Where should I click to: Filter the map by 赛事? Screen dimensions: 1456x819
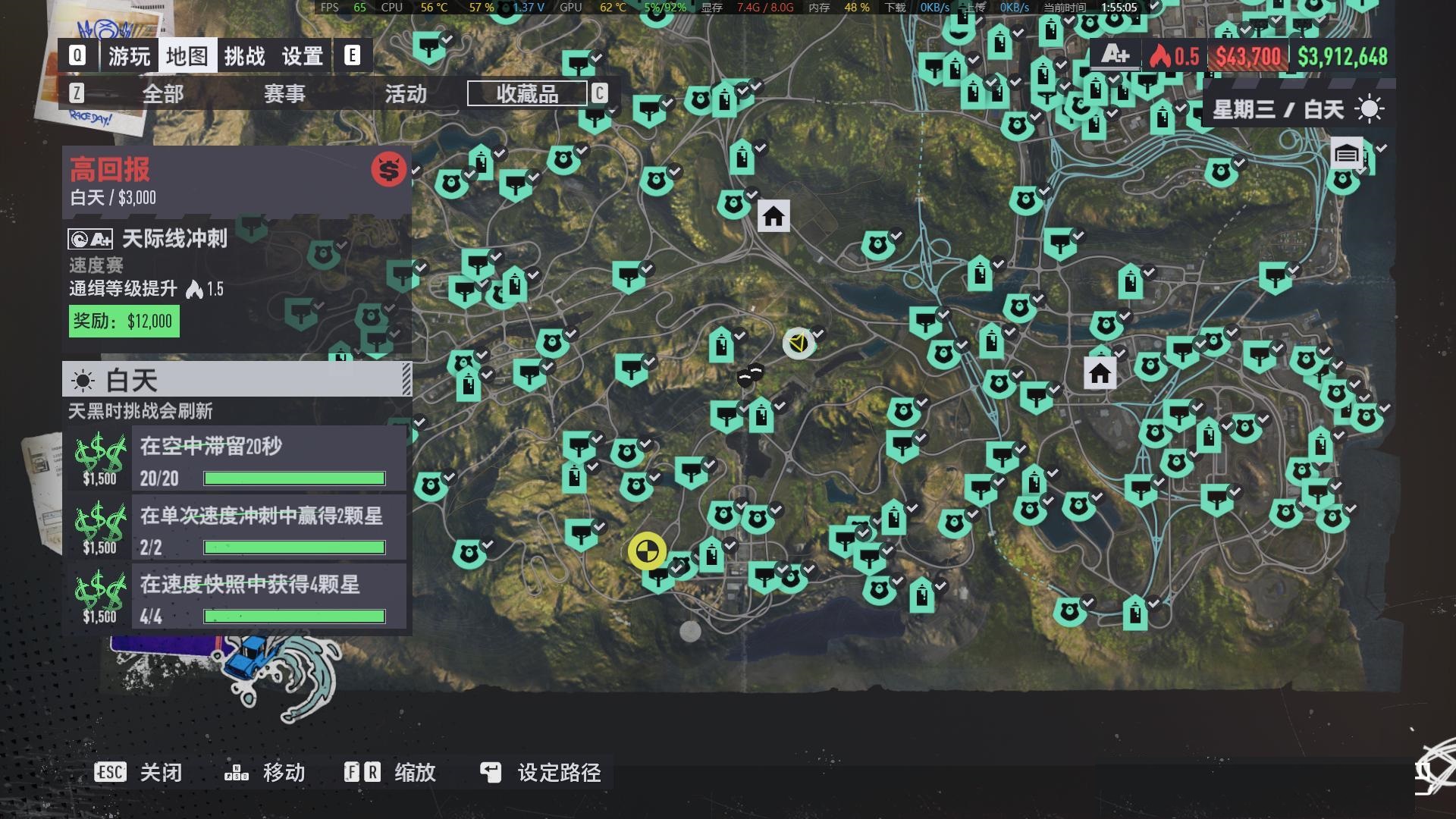[284, 94]
